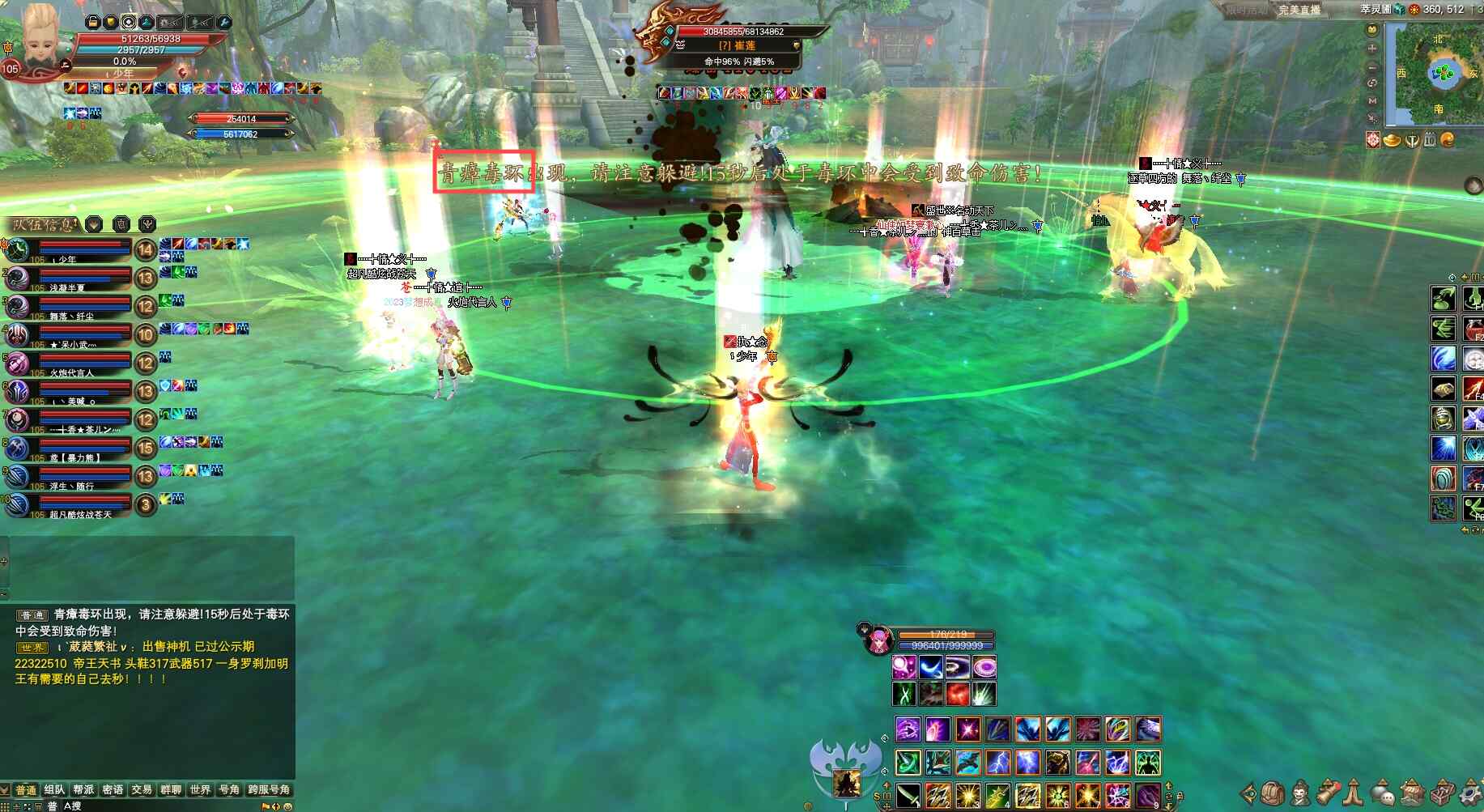This screenshot has height=812, width=1484.
Task: Switch to the 交易 chat tab
Action: point(142,790)
